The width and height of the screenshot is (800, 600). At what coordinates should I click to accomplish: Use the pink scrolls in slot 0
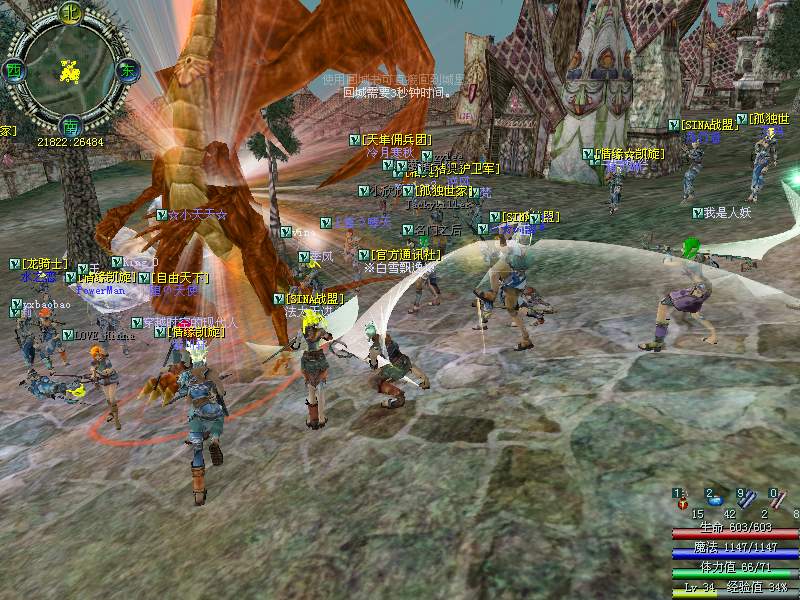tap(780, 501)
